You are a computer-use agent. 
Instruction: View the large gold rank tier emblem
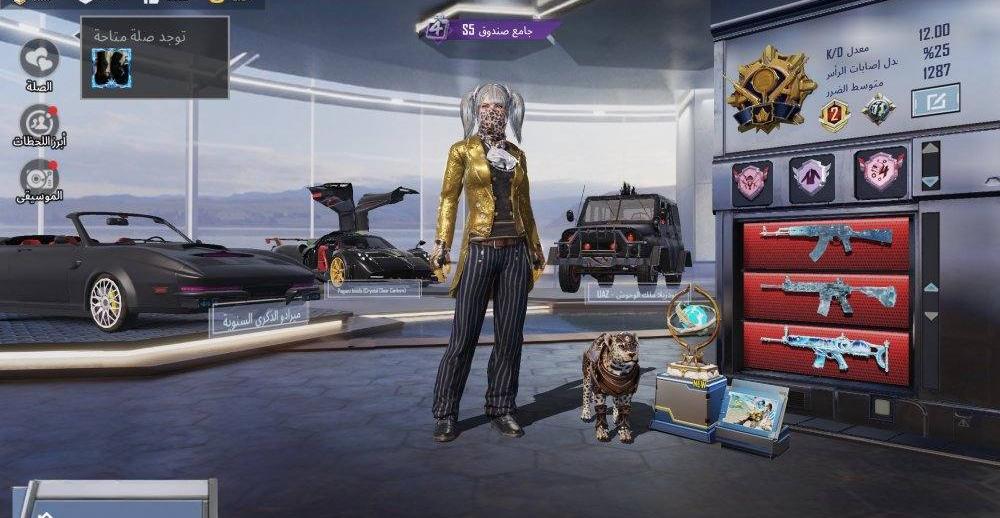tap(771, 88)
